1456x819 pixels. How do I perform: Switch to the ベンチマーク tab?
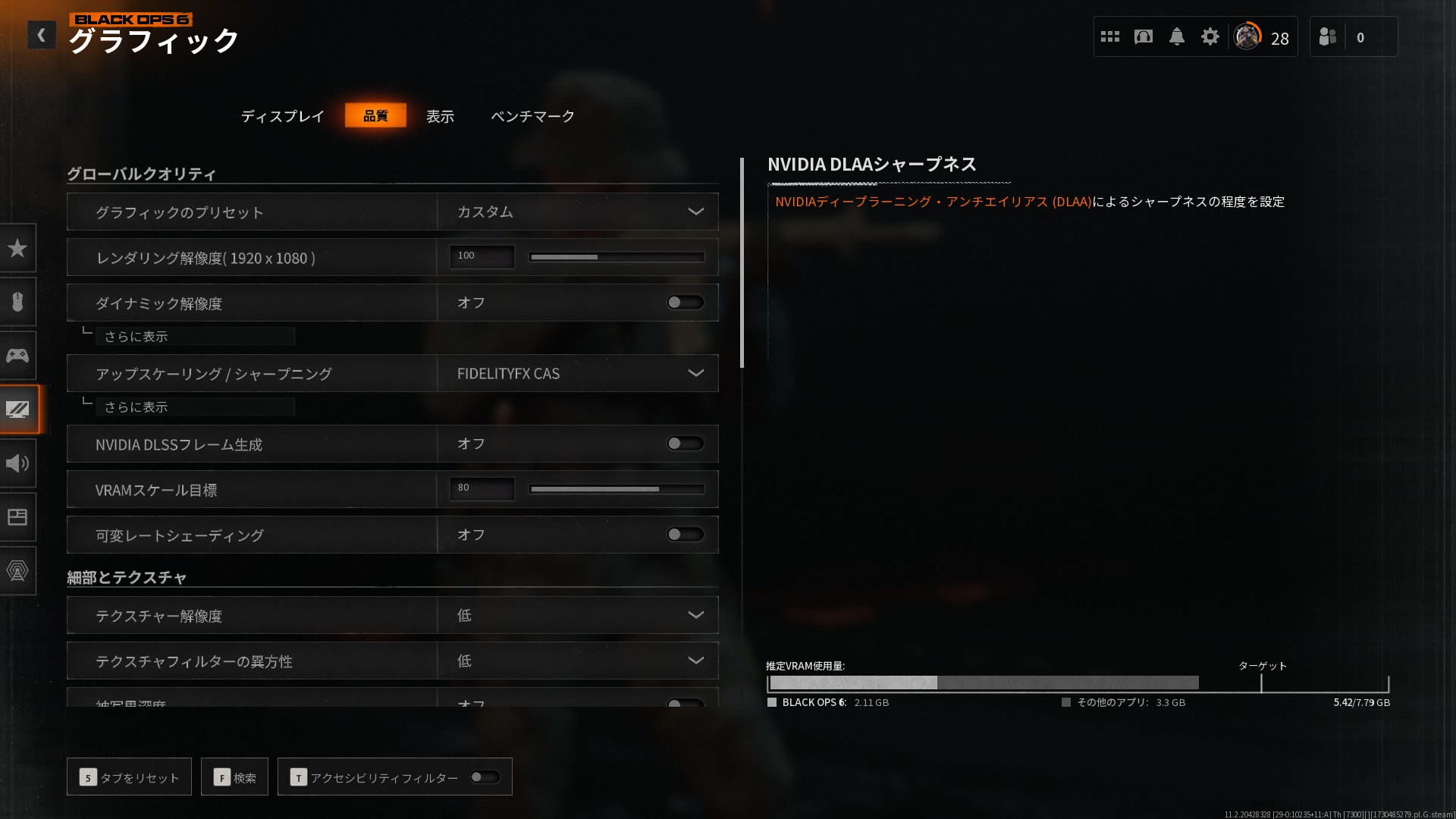tap(532, 115)
